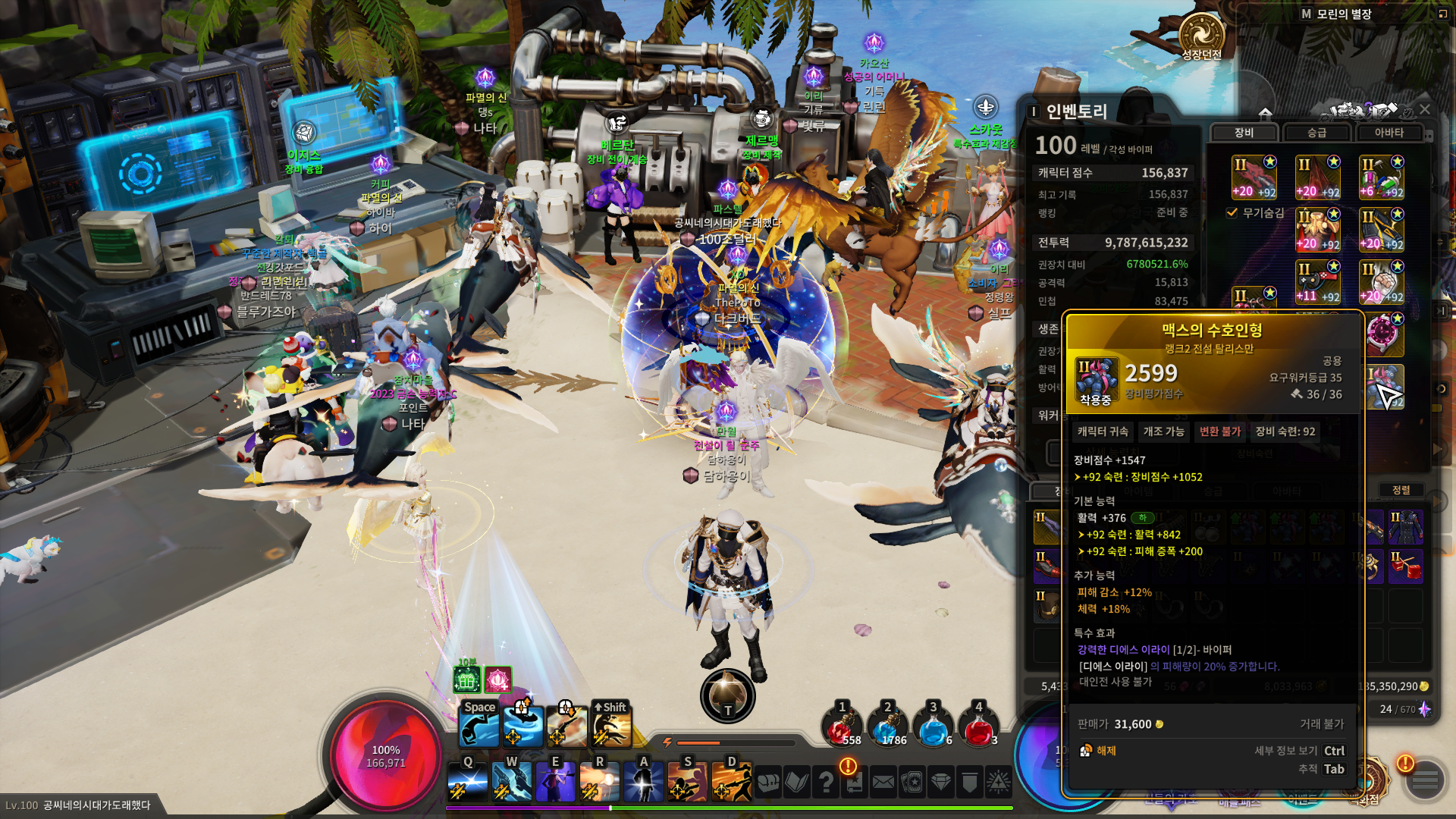Open the 성장던전 growth dungeon icon

tap(1201, 36)
